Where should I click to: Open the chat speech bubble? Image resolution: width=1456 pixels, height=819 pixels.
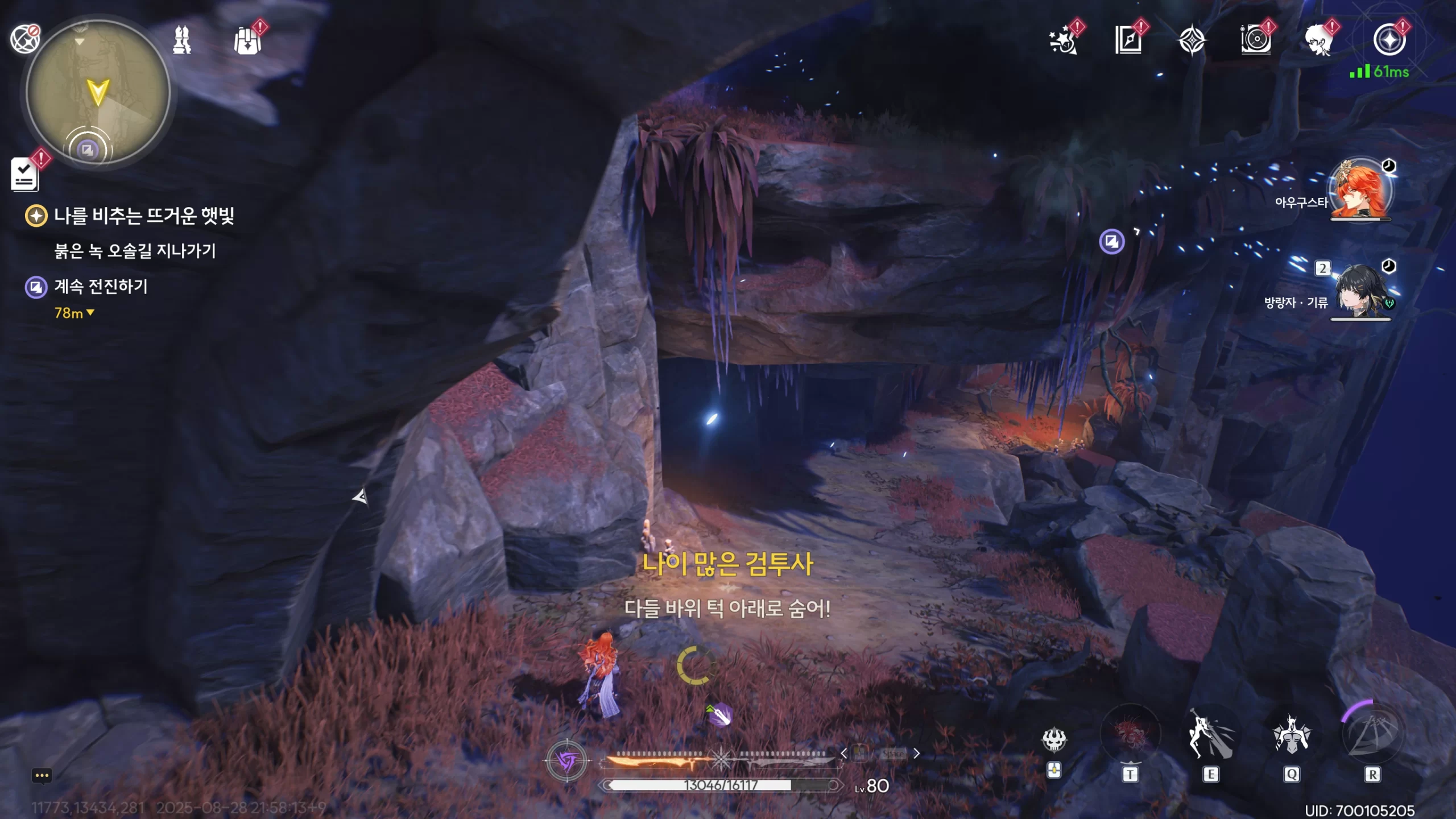pos(42,776)
